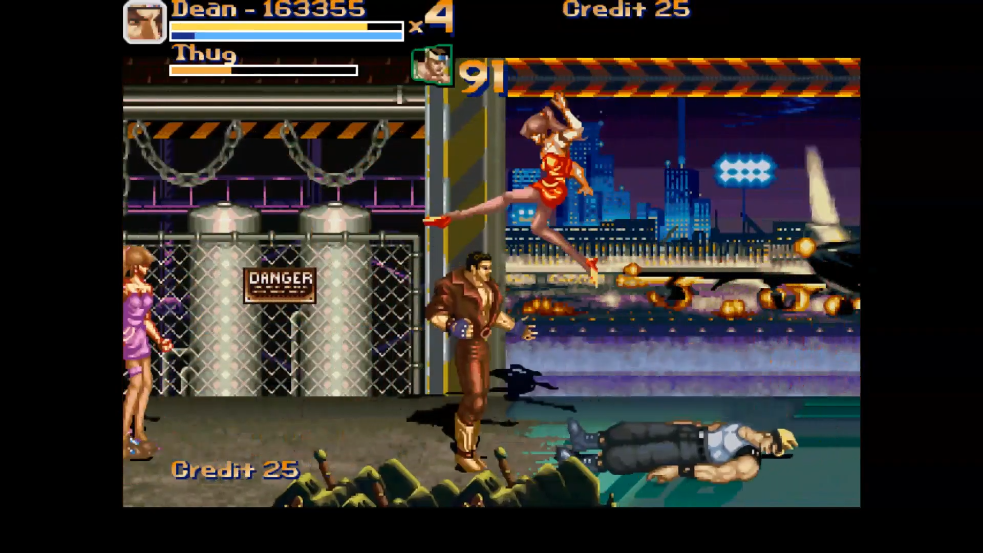Click Dean's character portrait

(145, 22)
